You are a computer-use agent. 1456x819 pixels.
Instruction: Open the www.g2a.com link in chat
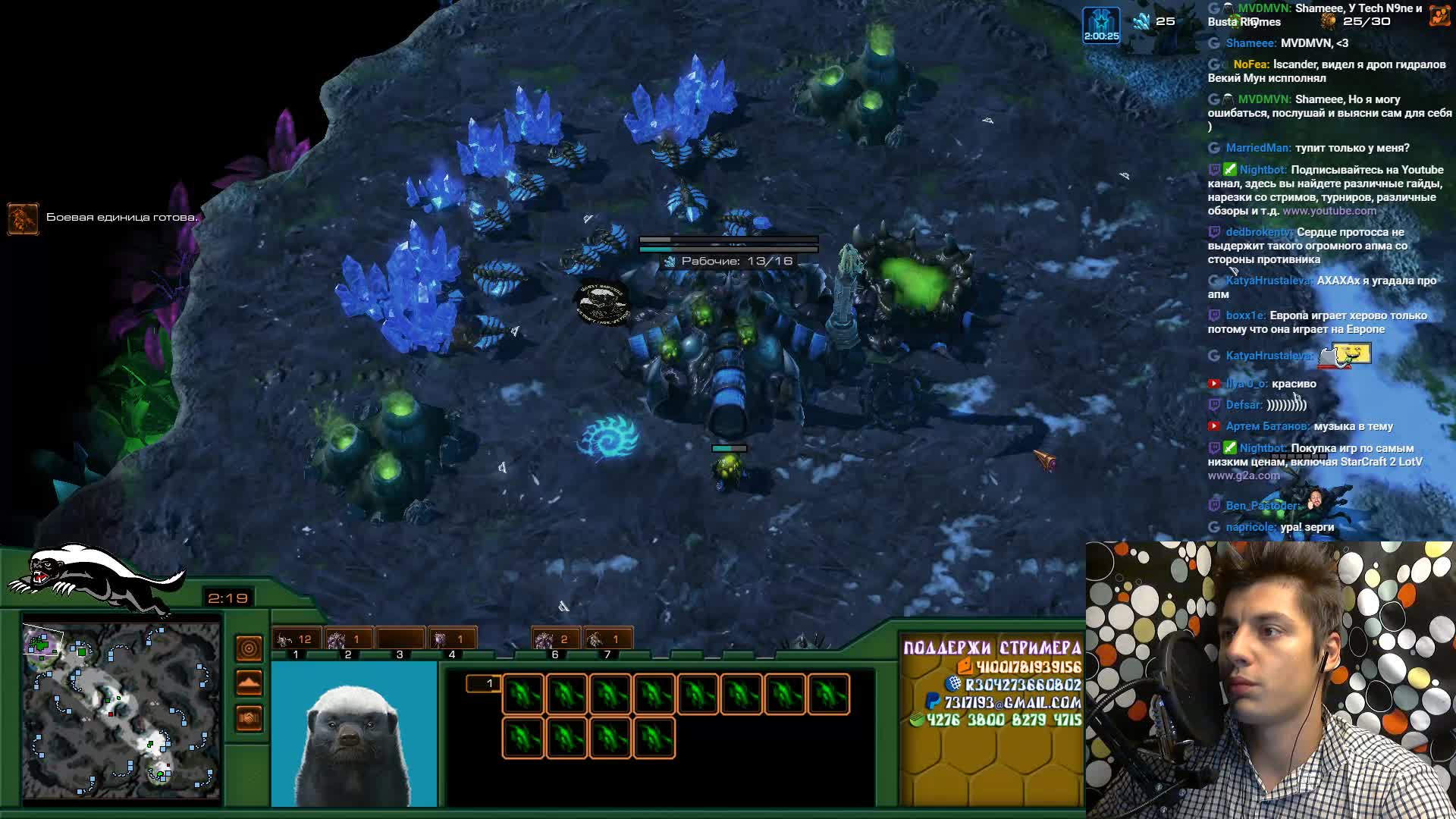(1244, 475)
